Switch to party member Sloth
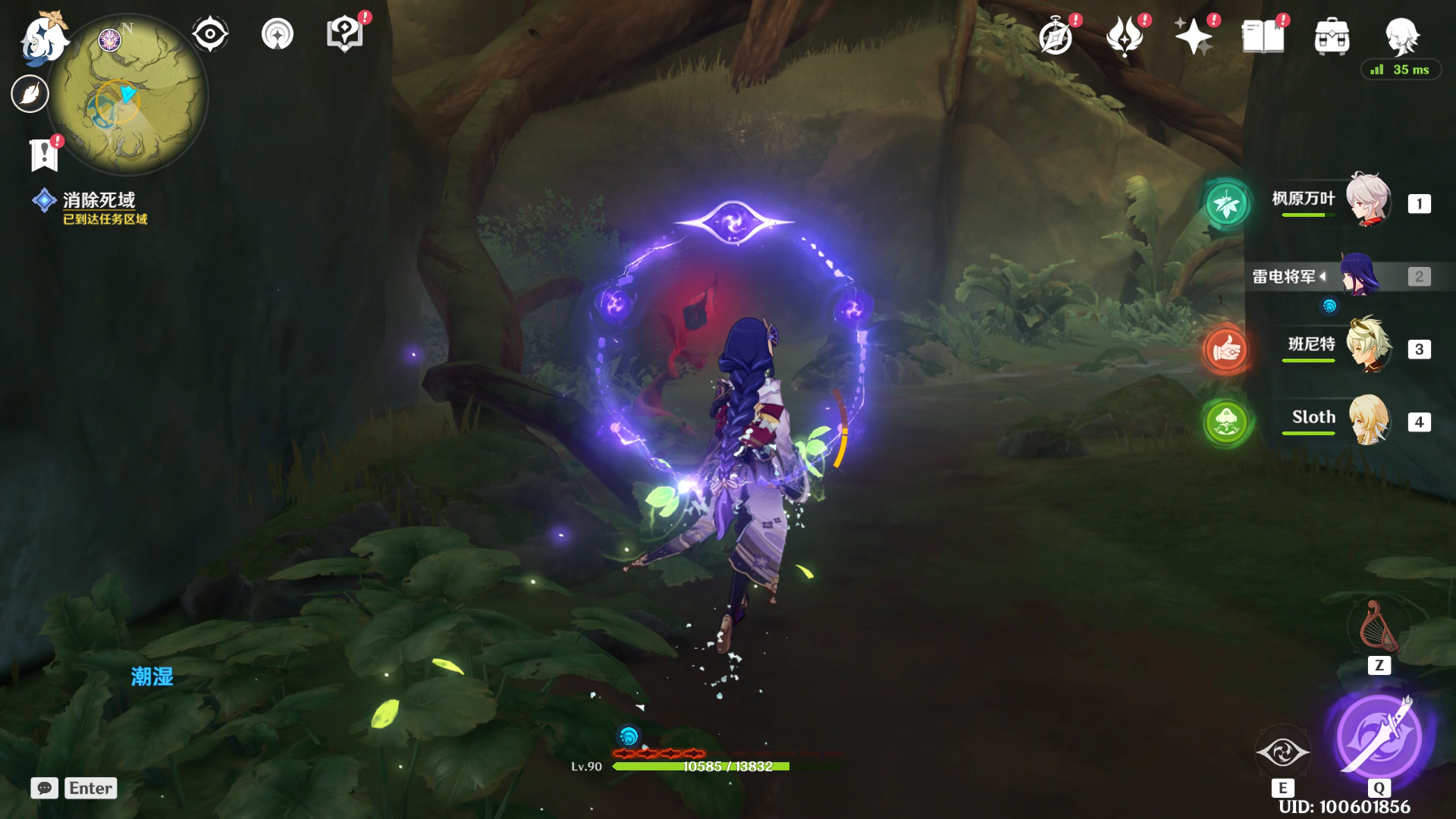 tap(1367, 419)
